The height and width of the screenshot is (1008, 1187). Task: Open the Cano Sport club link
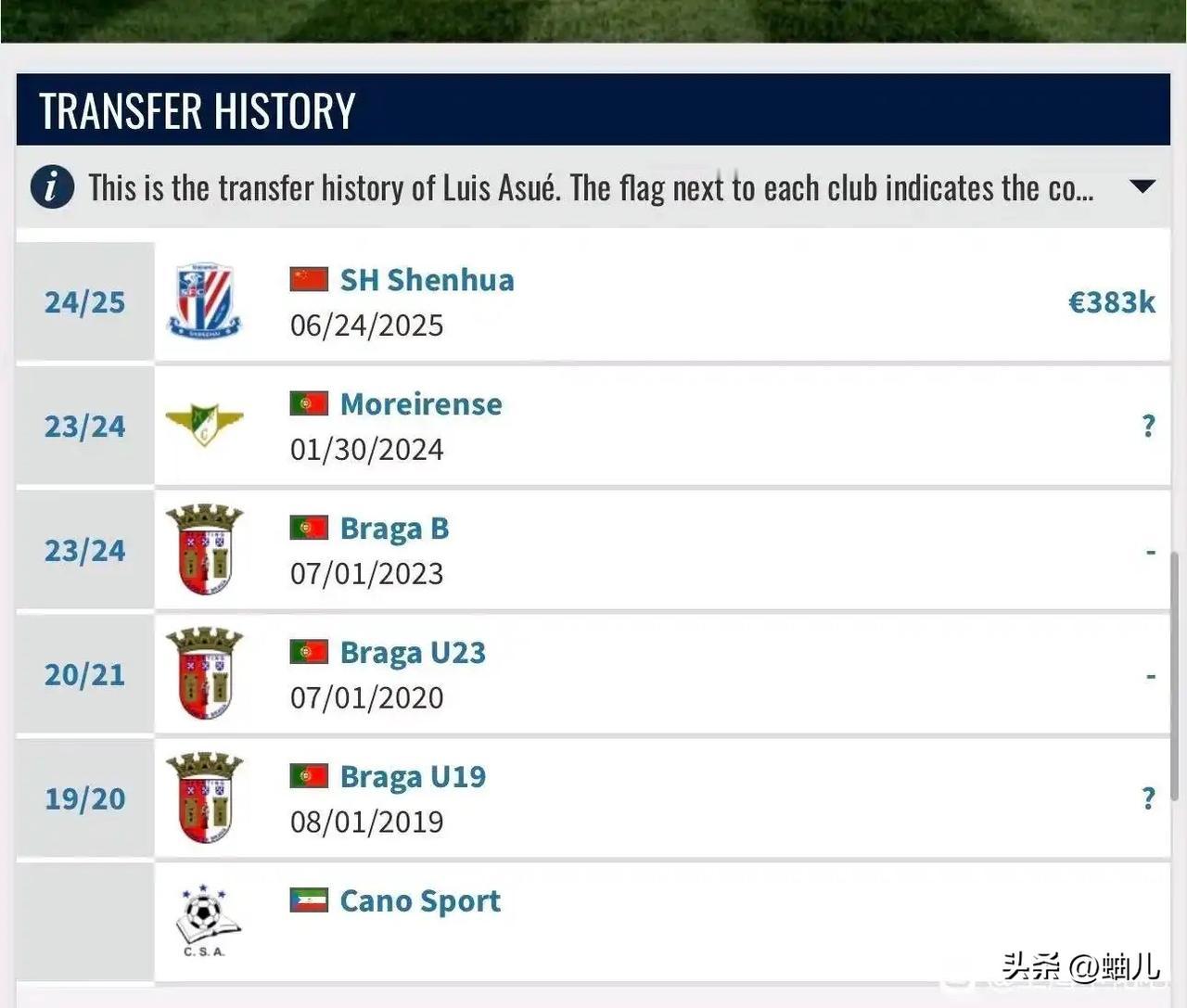coord(420,901)
